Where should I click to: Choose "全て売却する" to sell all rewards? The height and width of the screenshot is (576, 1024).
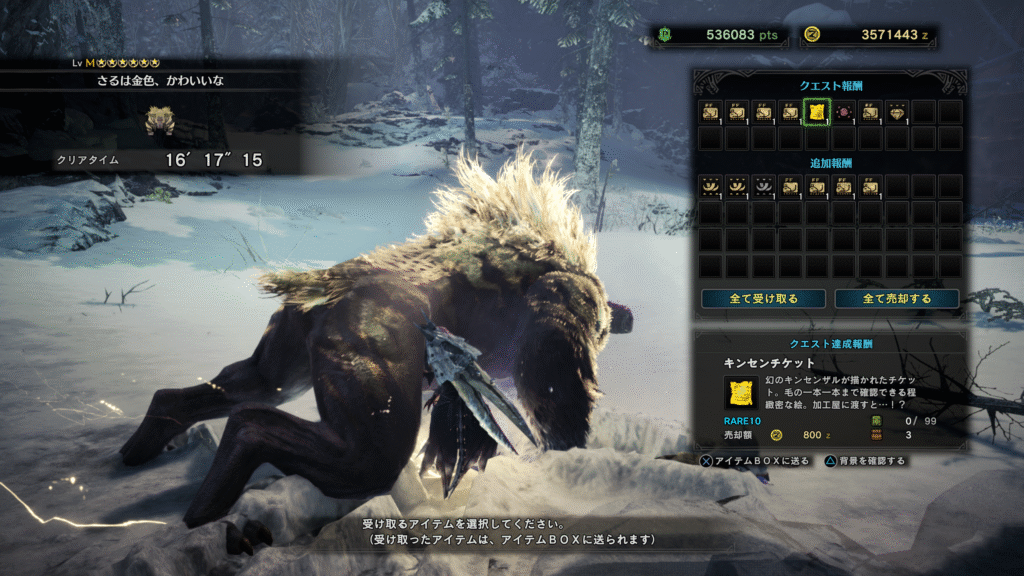point(896,299)
